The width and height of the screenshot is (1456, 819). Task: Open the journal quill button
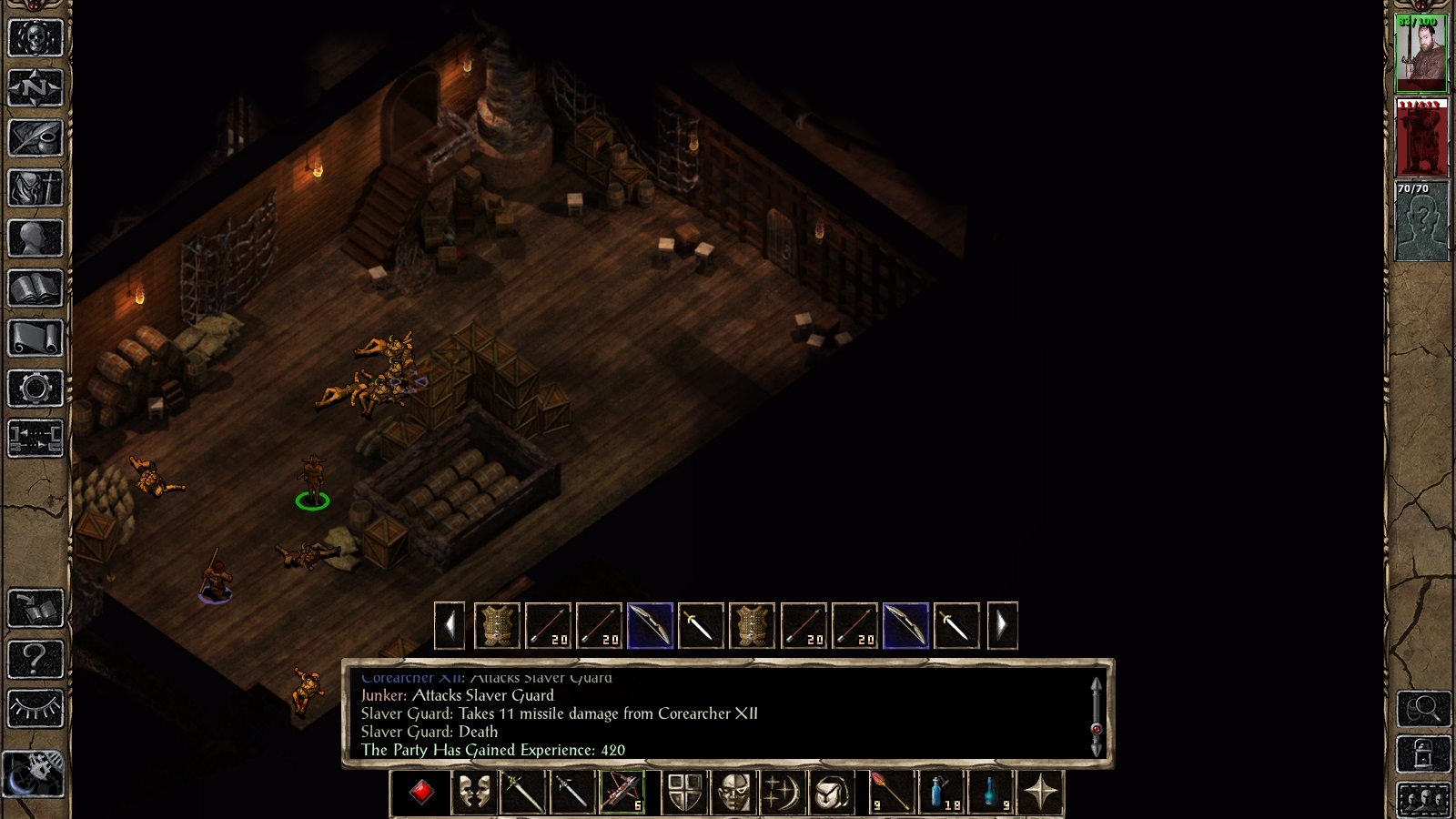pos(35,138)
